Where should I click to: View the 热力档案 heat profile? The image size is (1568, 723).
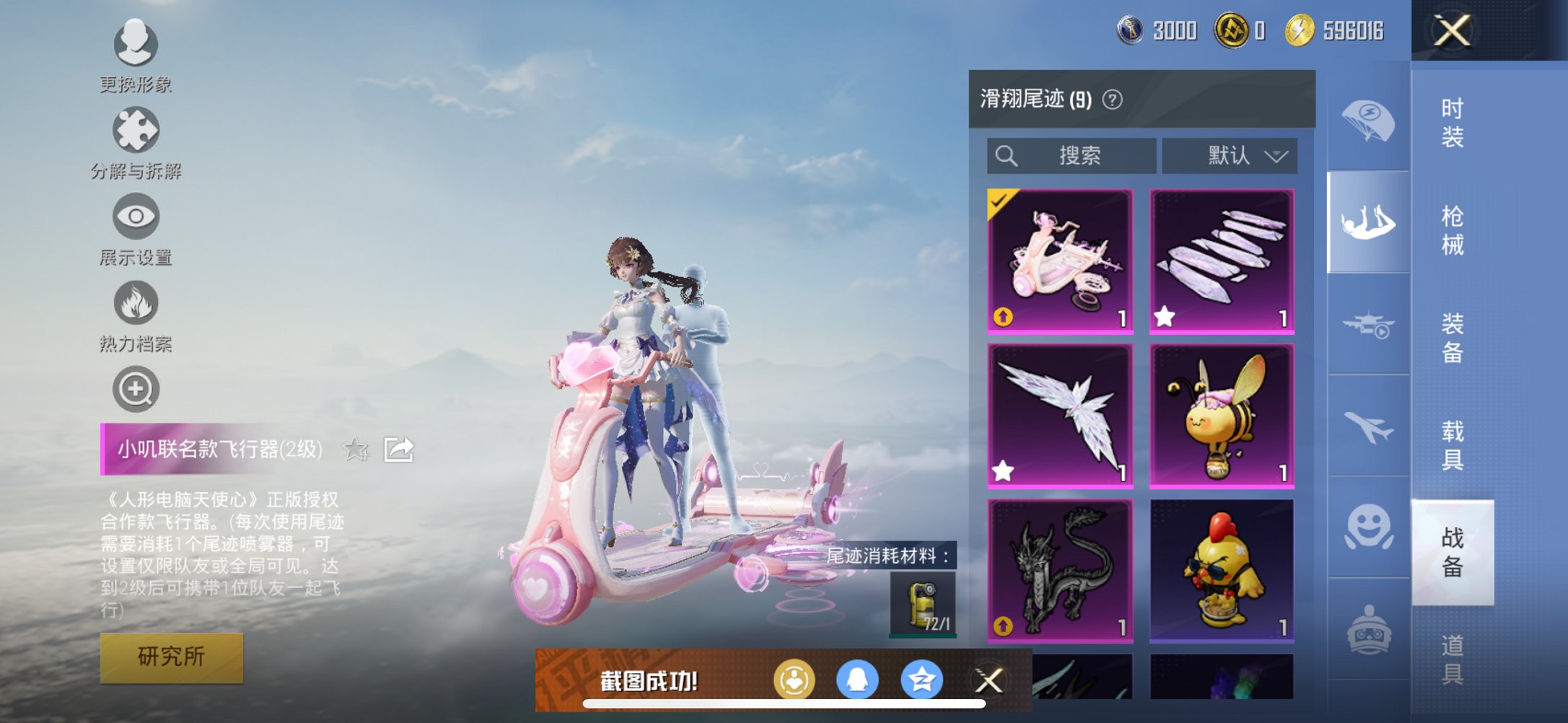pos(135,303)
